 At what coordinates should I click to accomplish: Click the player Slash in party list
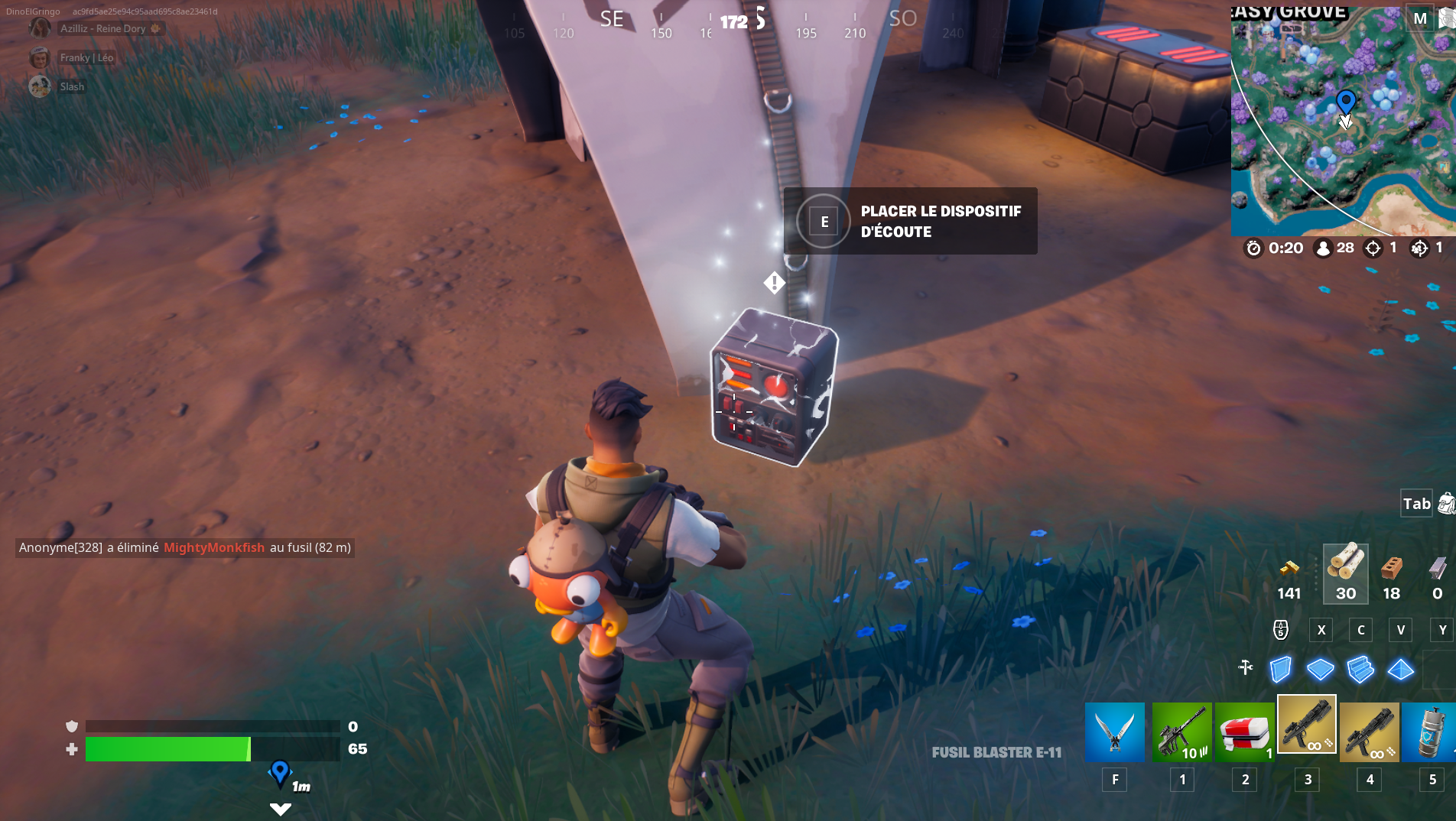pyautogui.click(x=73, y=86)
